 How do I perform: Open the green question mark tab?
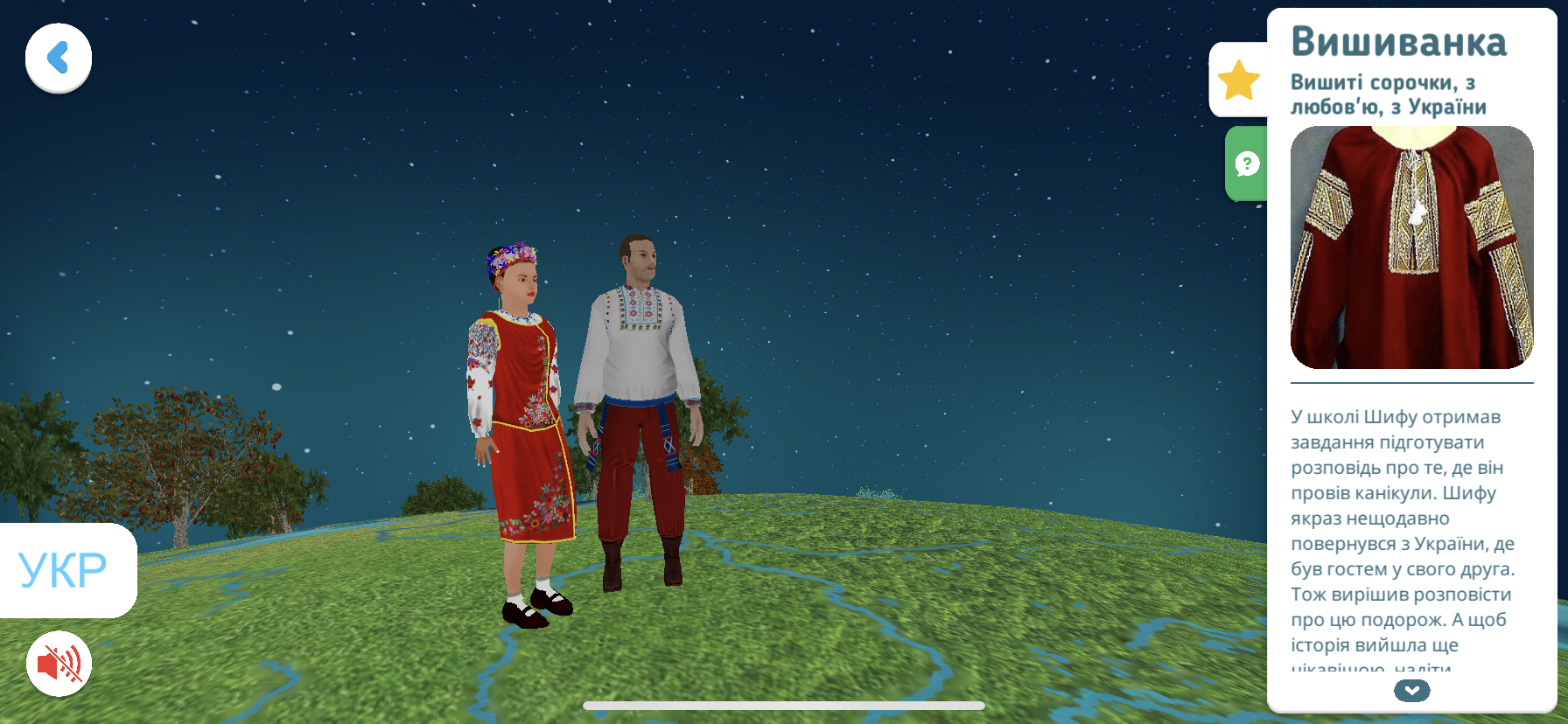[x=1247, y=164]
